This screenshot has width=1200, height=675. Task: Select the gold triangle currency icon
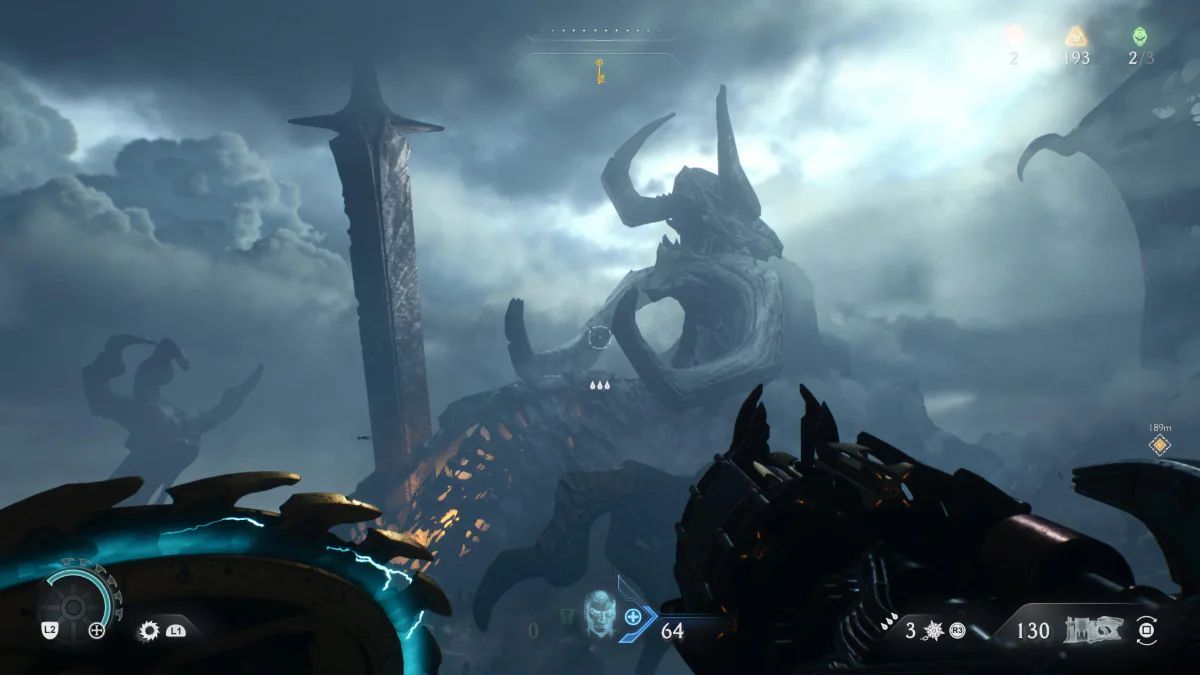pyautogui.click(x=1075, y=37)
